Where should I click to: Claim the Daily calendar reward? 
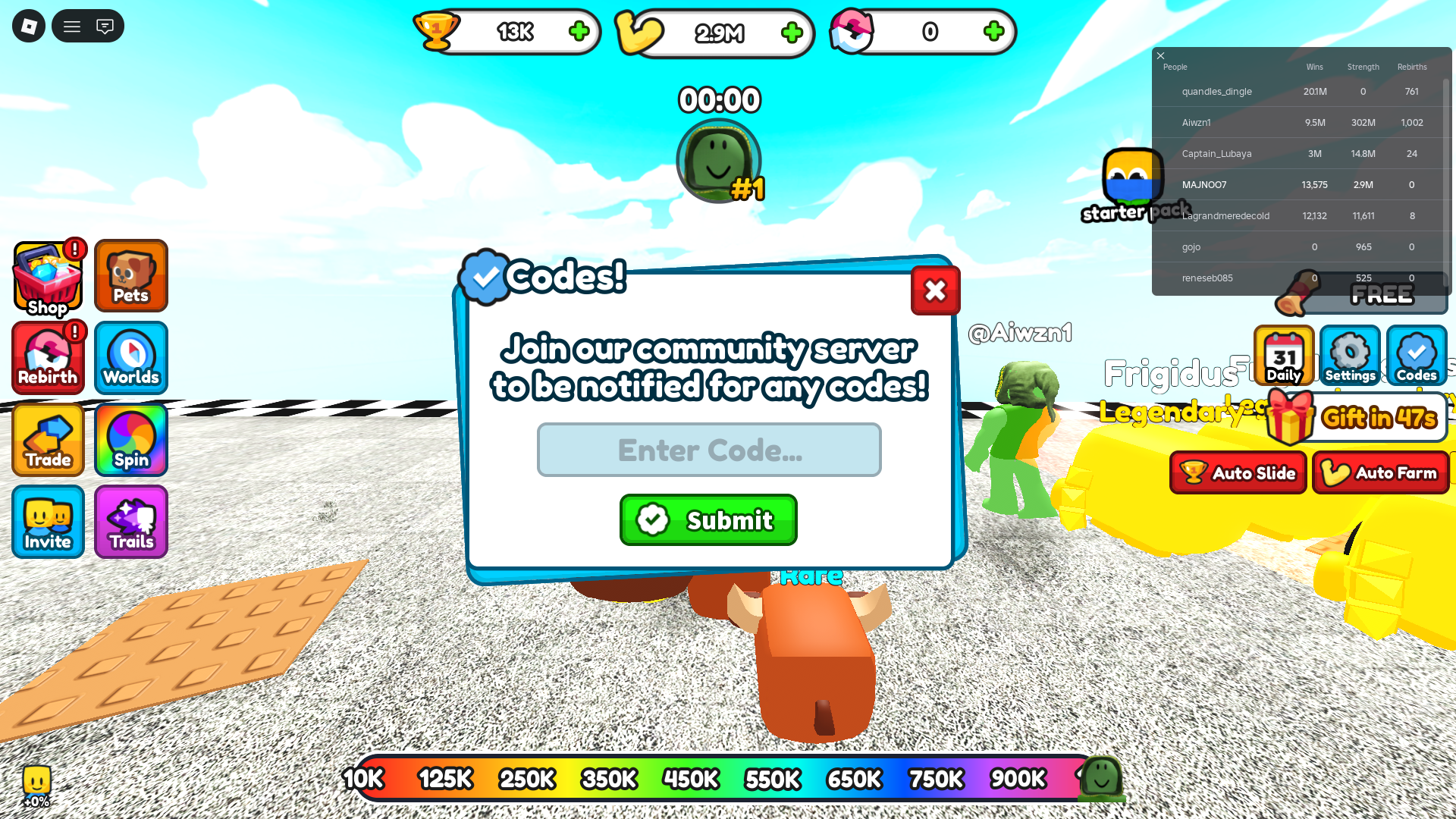pyautogui.click(x=1283, y=356)
